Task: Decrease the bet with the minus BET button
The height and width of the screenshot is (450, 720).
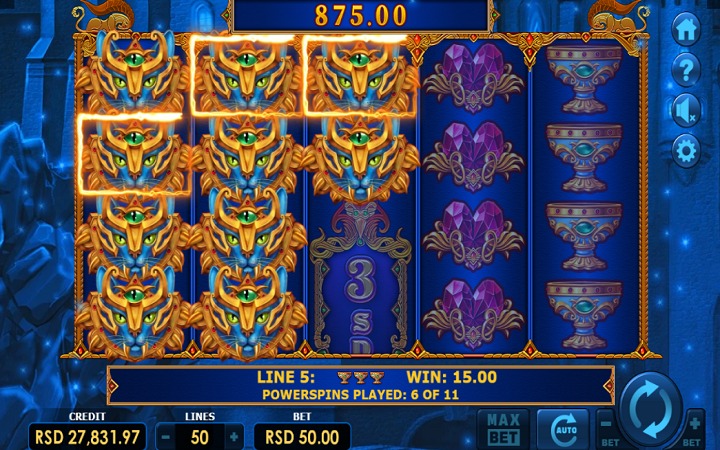Action: pyautogui.click(x=605, y=426)
